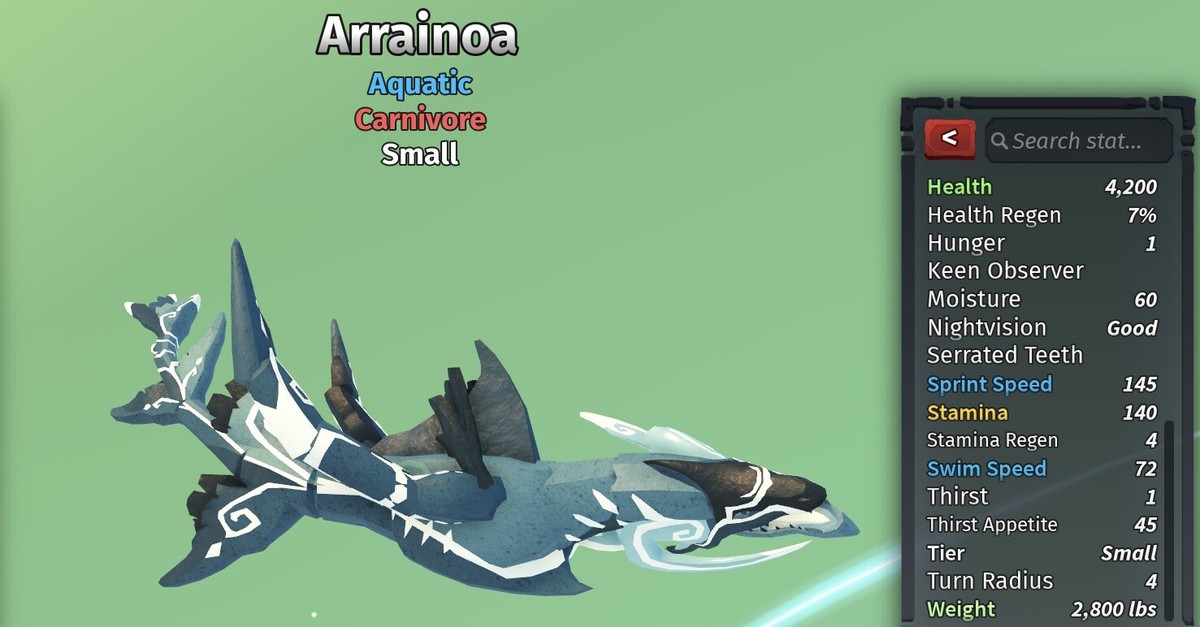Select the Swim Speed stat row

pos(1040,468)
